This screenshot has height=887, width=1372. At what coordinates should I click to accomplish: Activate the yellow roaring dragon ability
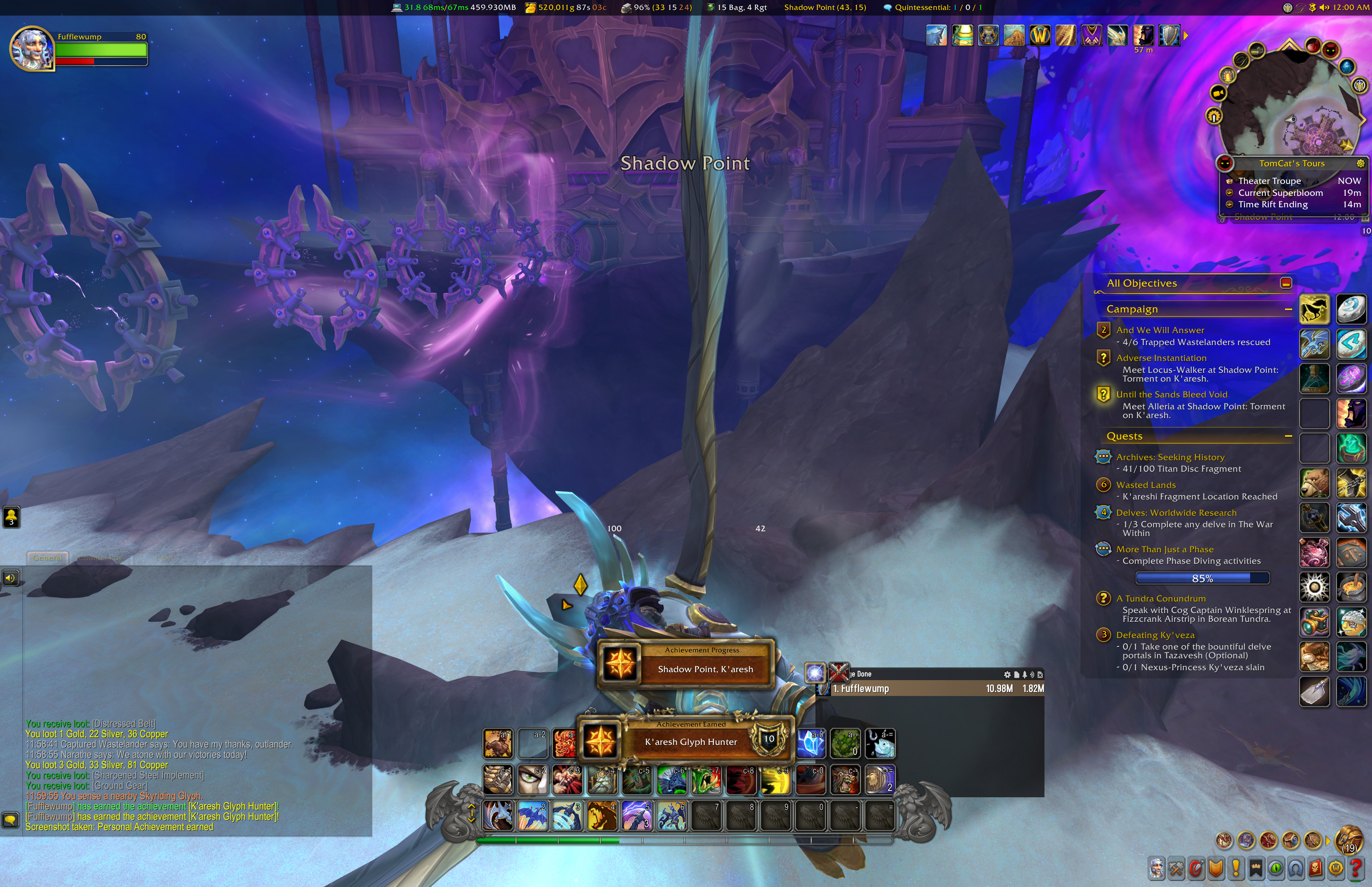[x=601, y=816]
